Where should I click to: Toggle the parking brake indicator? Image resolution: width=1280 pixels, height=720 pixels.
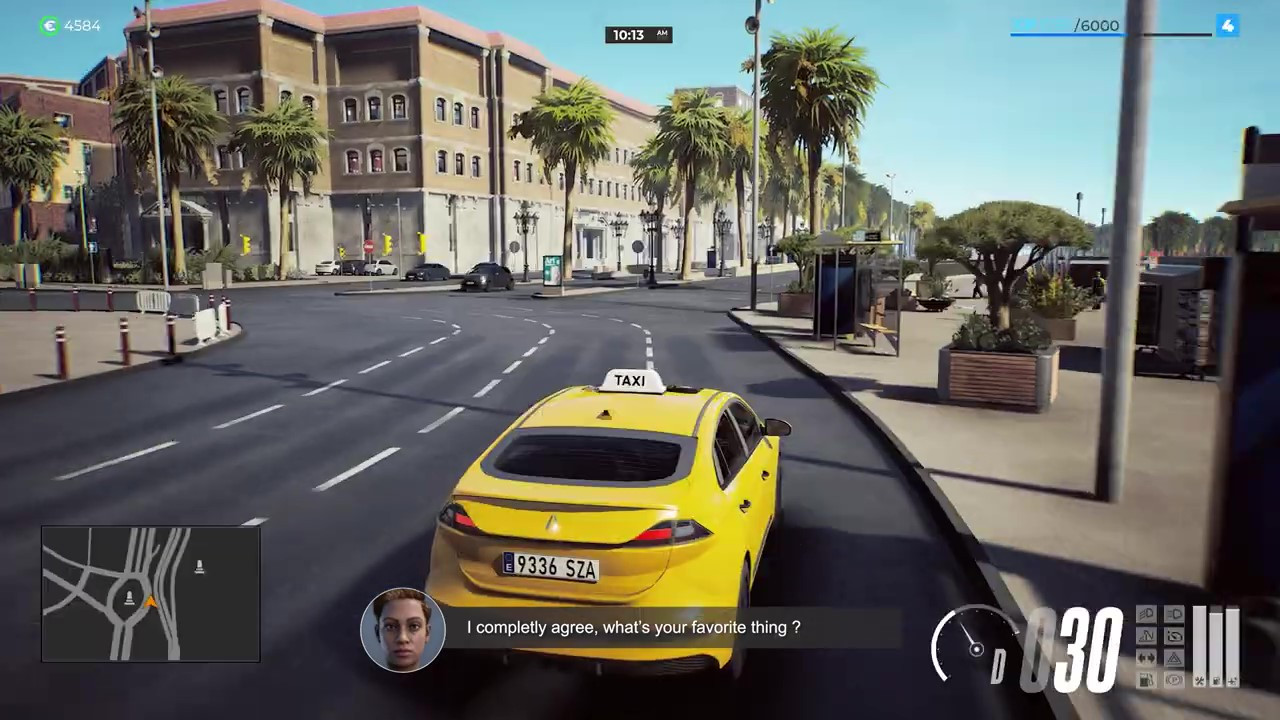point(1174,680)
